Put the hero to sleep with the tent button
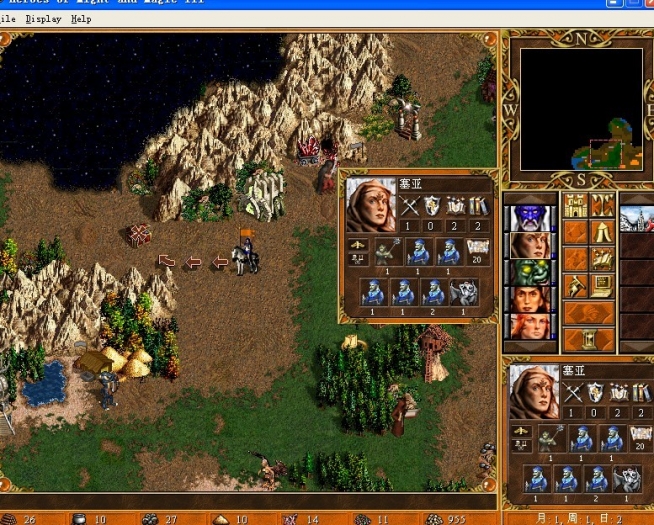 click(x=602, y=232)
